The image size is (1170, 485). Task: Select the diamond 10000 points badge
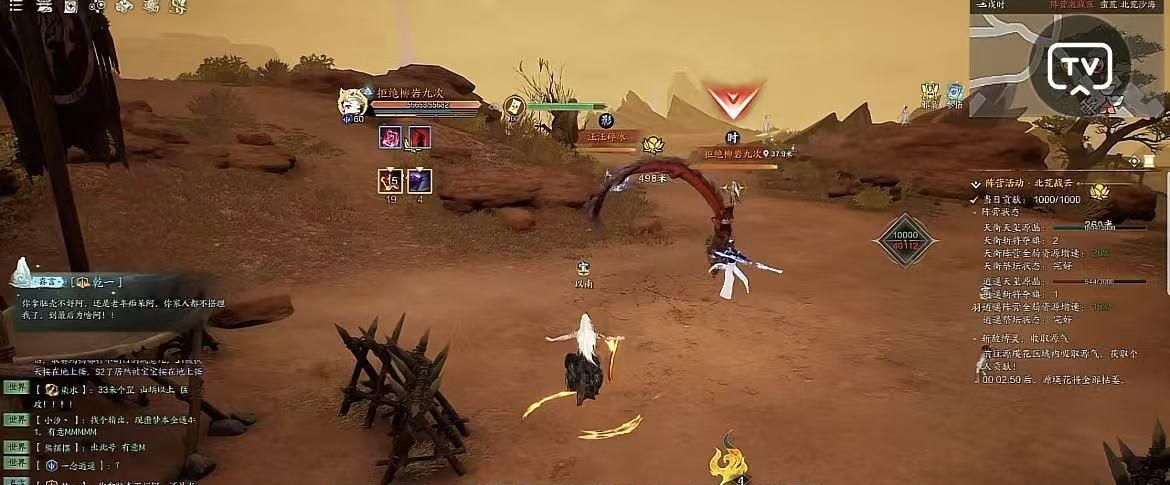tap(904, 240)
